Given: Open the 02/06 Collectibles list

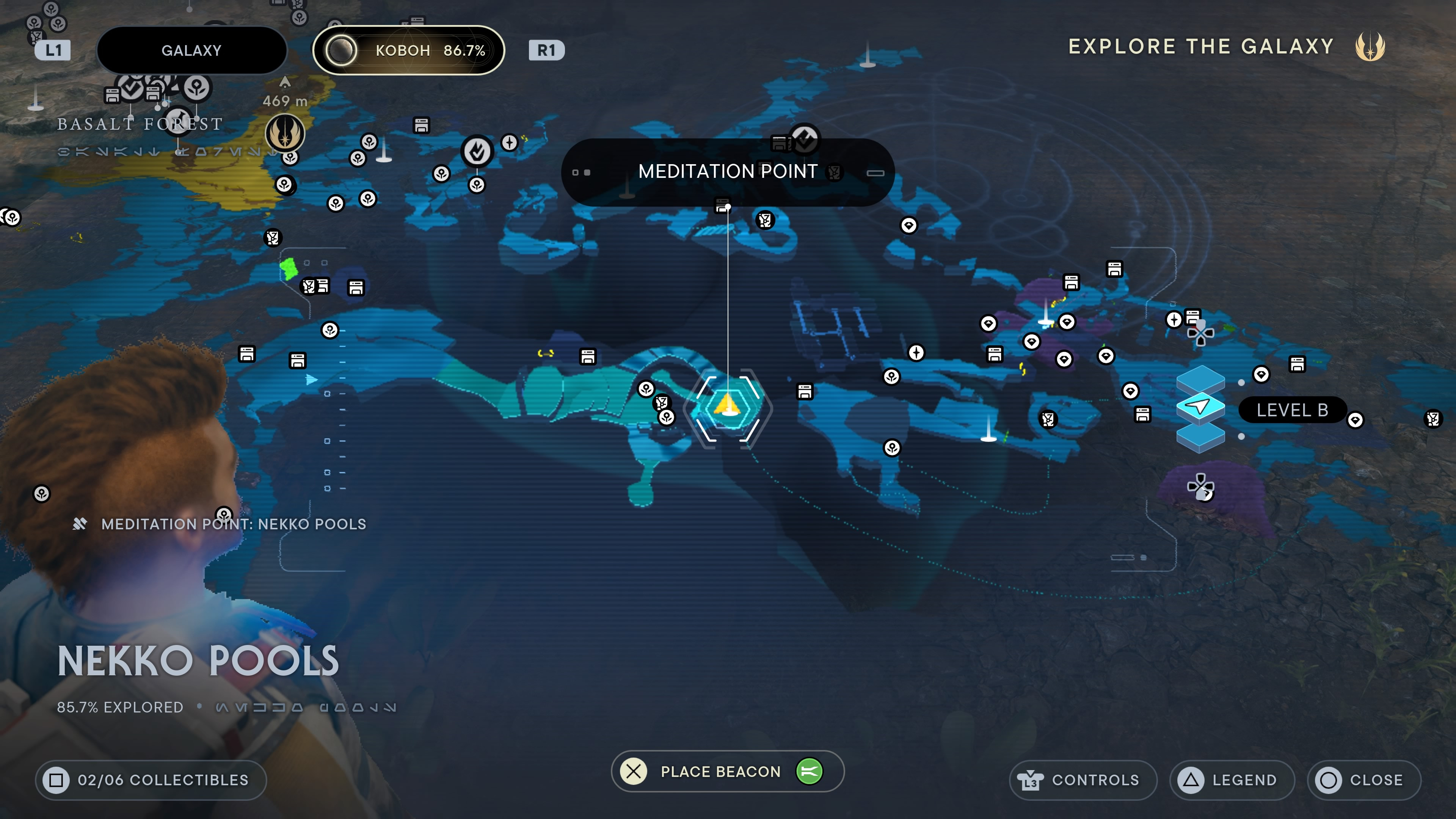Looking at the screenshot, I should [x=151, y=780].
